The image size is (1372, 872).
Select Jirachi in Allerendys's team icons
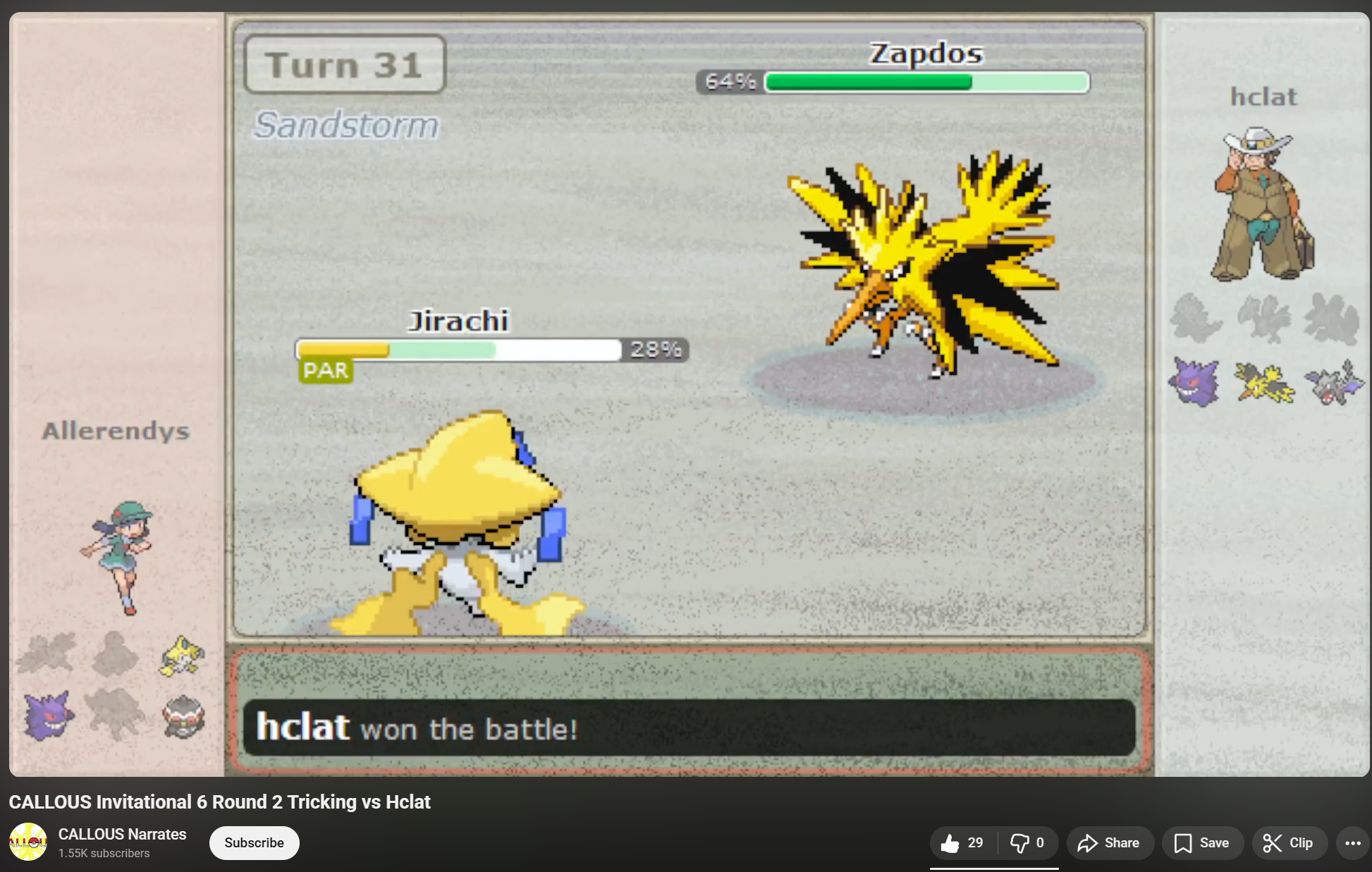[182, 656]
